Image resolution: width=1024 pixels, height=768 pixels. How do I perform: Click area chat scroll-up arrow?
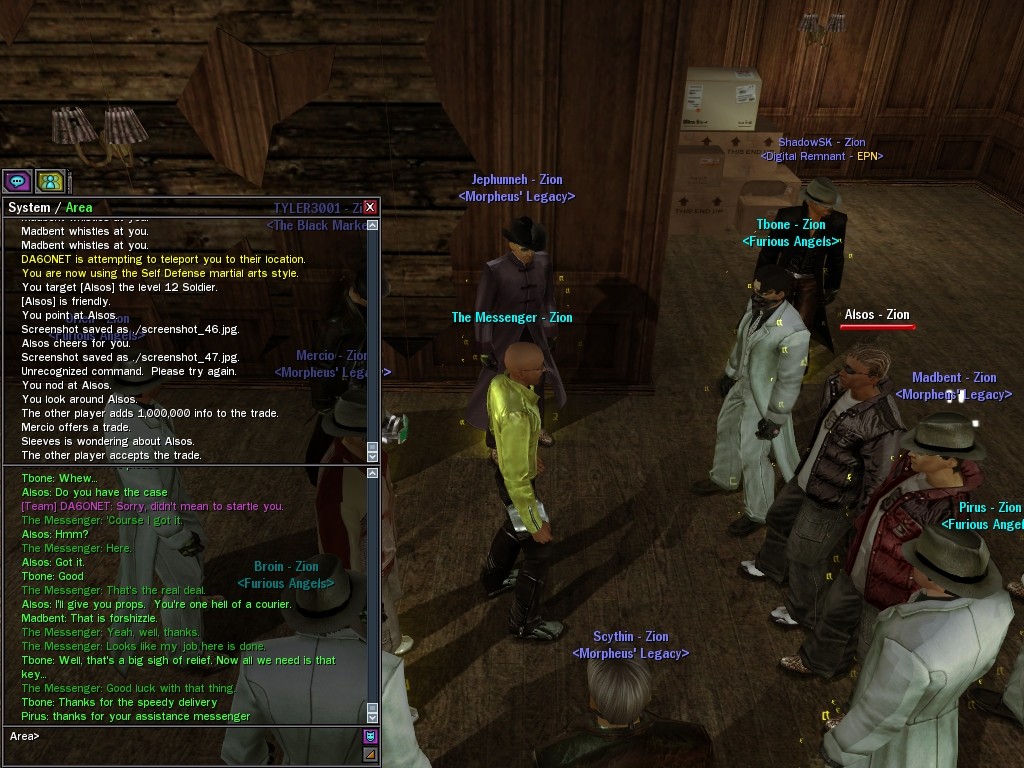click(x=373, y=473)
